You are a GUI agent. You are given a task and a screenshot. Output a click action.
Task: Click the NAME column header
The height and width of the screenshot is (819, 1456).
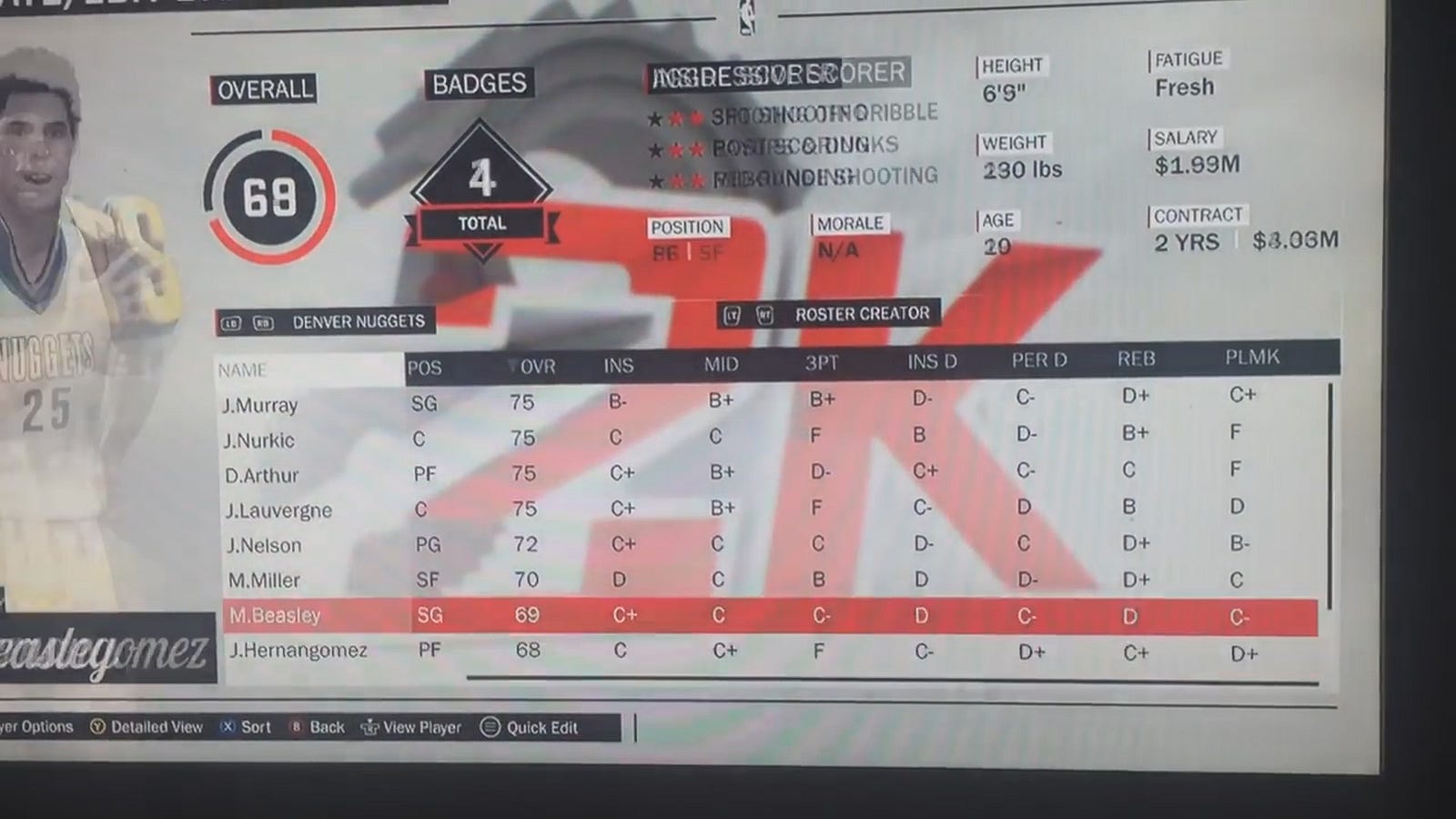pyautogui.click(x=242, y=370)
